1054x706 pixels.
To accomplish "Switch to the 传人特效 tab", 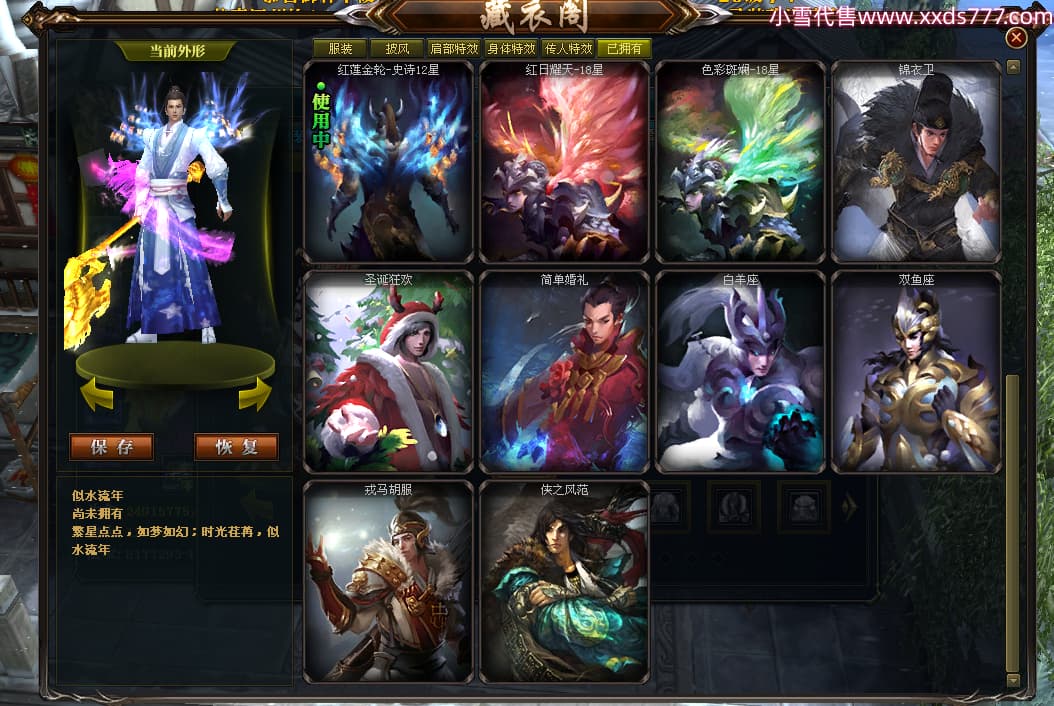I will [569, 48].
